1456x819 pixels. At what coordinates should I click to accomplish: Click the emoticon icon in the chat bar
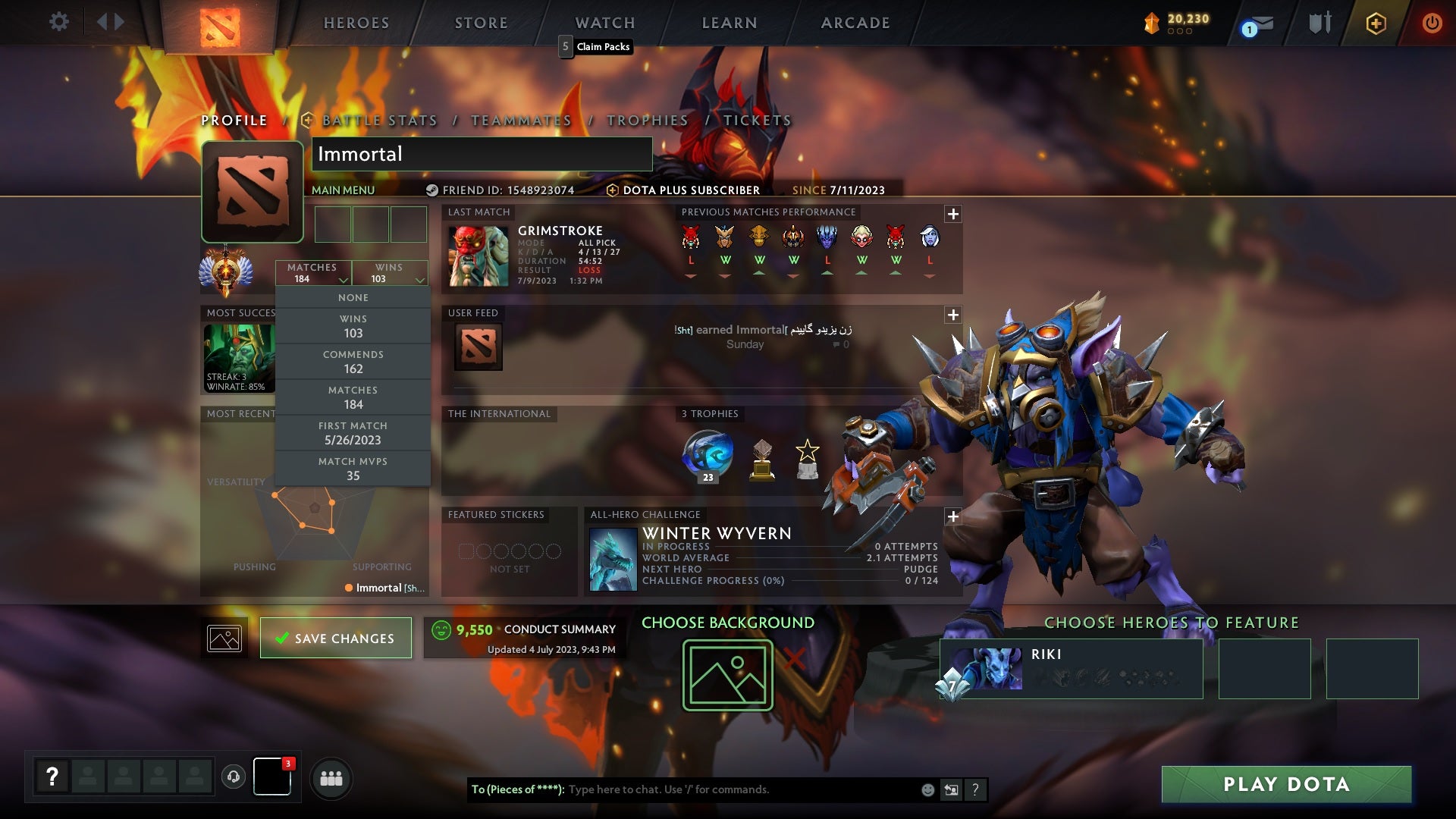coord(927,789)
